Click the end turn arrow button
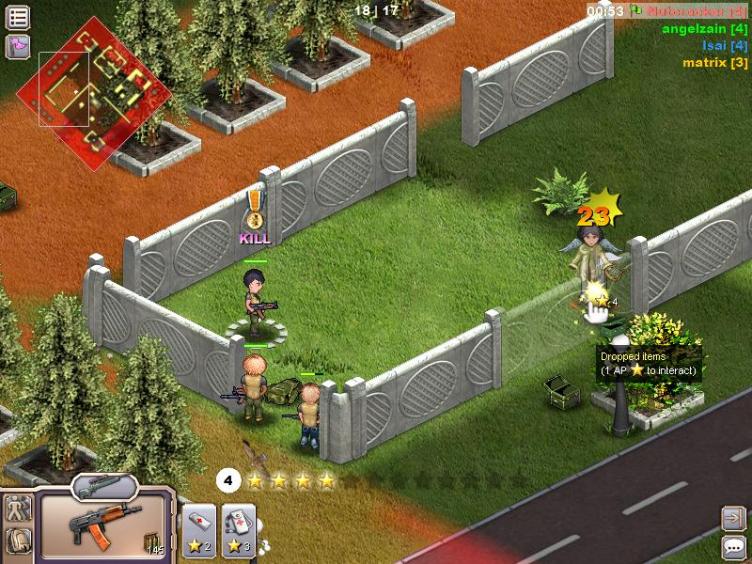This screenshot has width=752, height=564. click(x=734, y=517)
